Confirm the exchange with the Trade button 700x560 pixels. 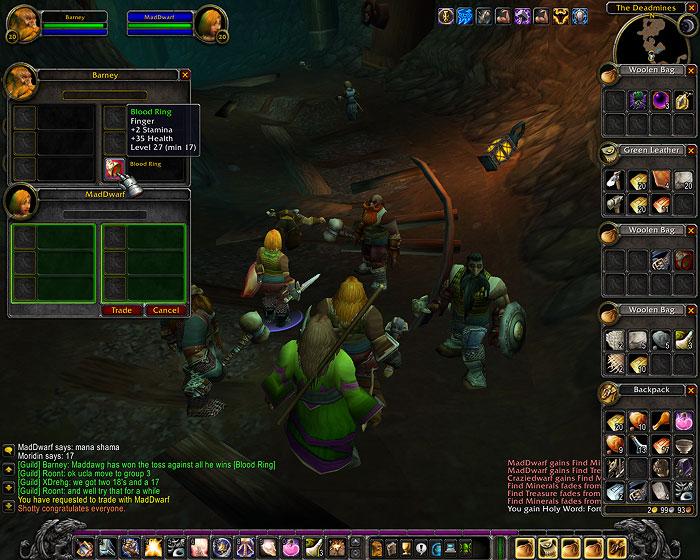pyautogui.click(x=121, y=310)
